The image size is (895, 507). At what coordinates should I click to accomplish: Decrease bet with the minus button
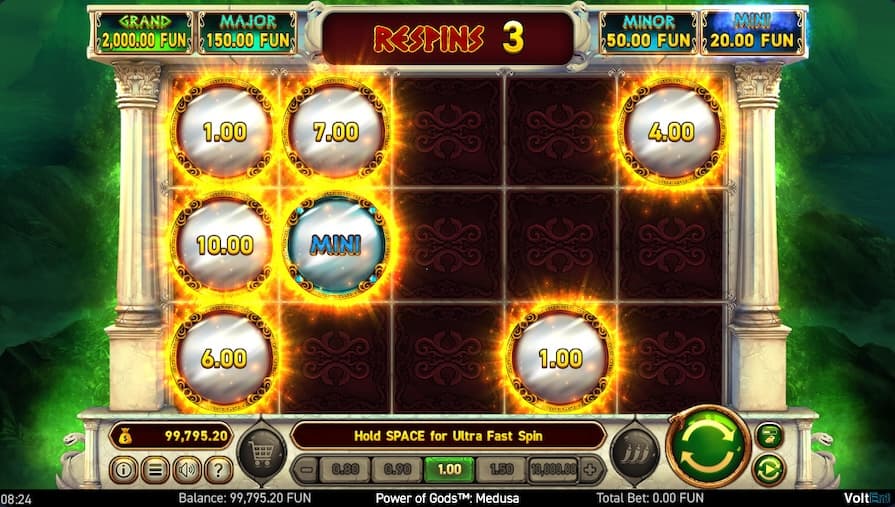(x=308, y=469)
